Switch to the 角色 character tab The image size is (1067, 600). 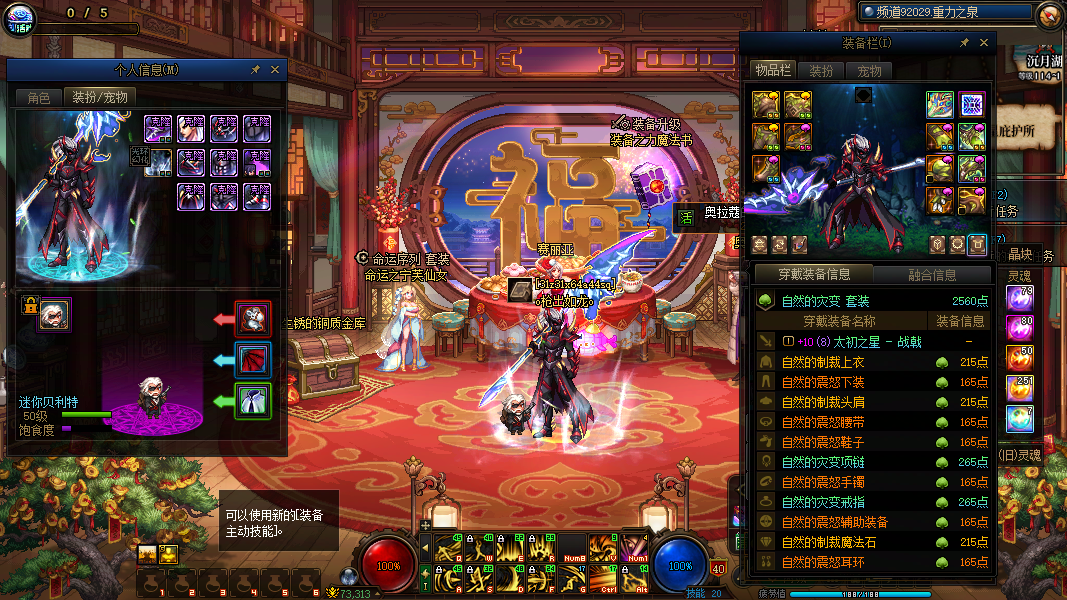(x=38, y=97)
